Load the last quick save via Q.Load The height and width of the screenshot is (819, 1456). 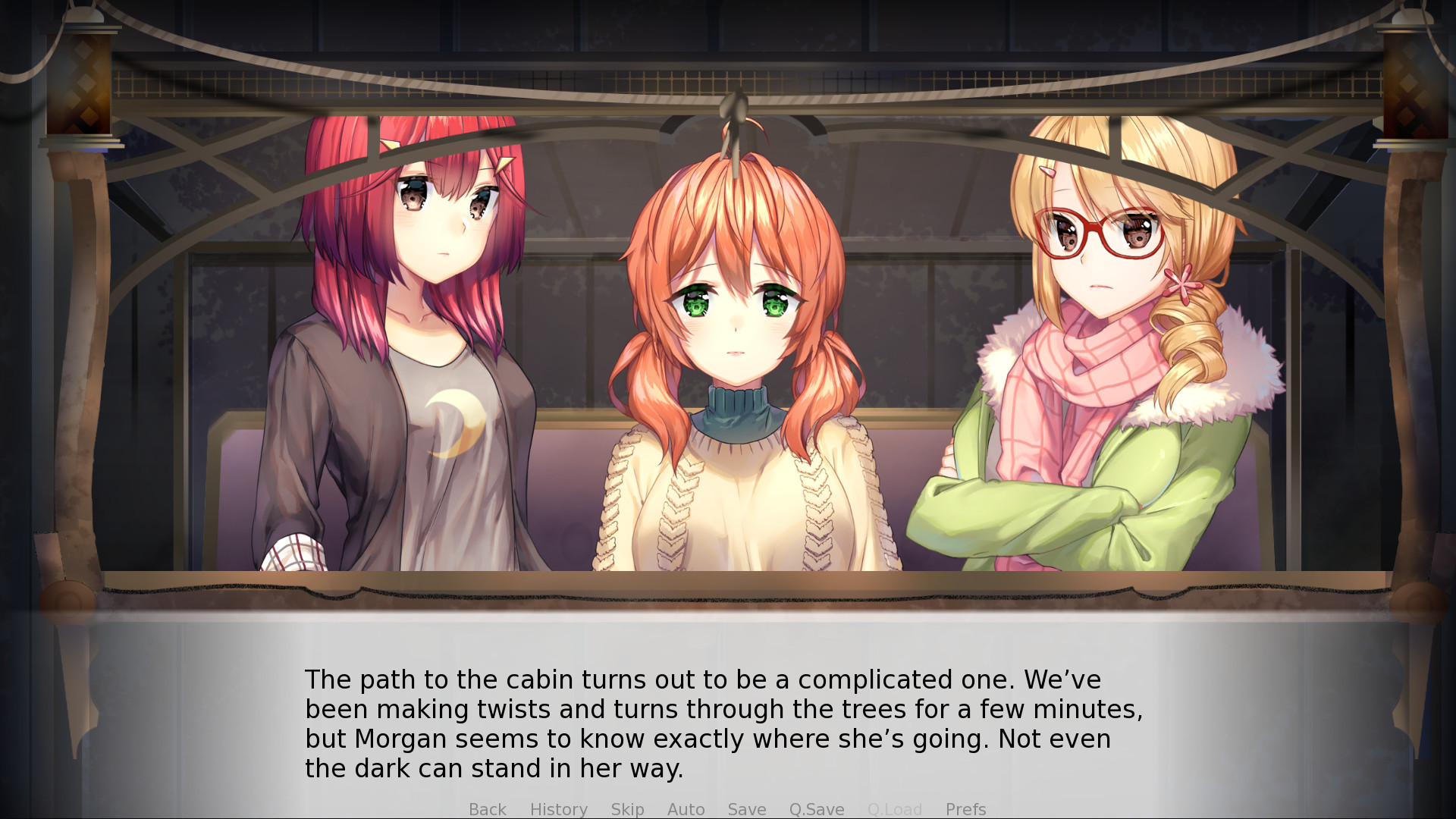click(x=895, y=809)
